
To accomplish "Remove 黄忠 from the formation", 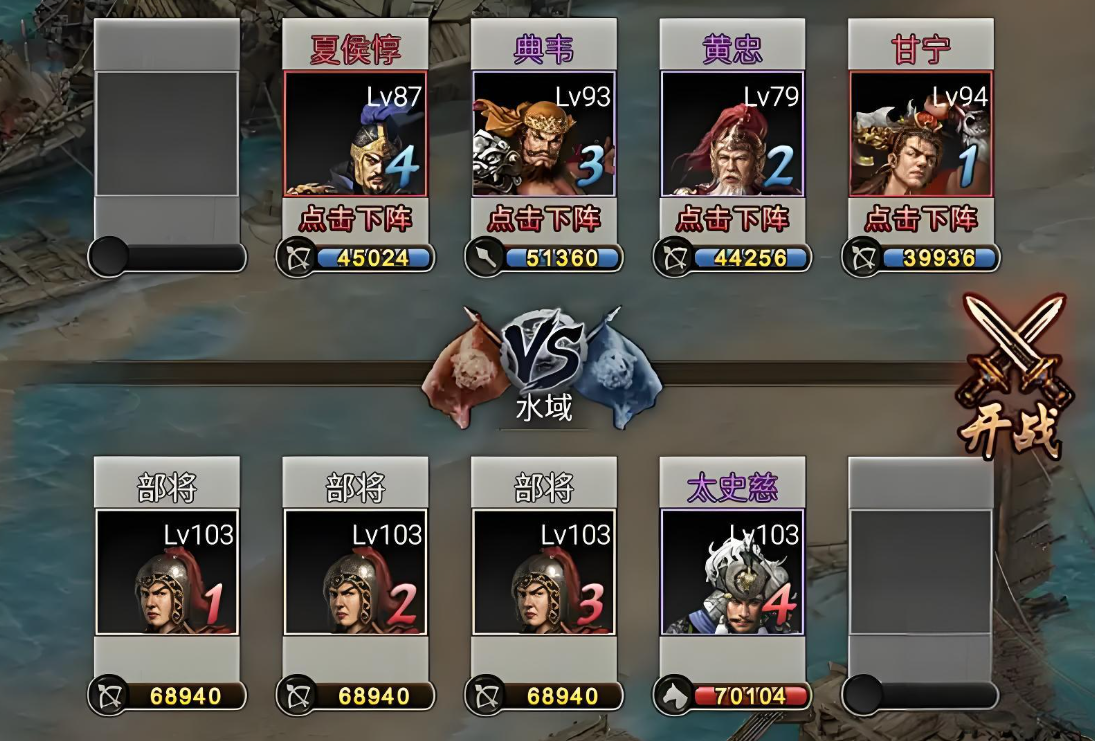I will tap(733, 218).
